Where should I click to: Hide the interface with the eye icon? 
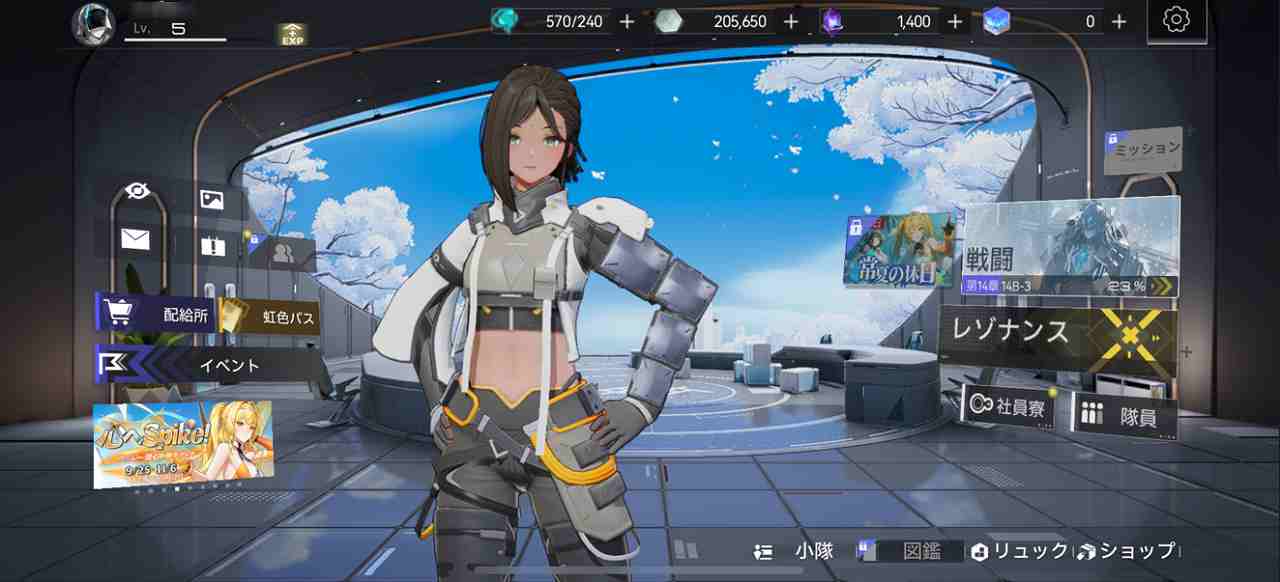137,191
